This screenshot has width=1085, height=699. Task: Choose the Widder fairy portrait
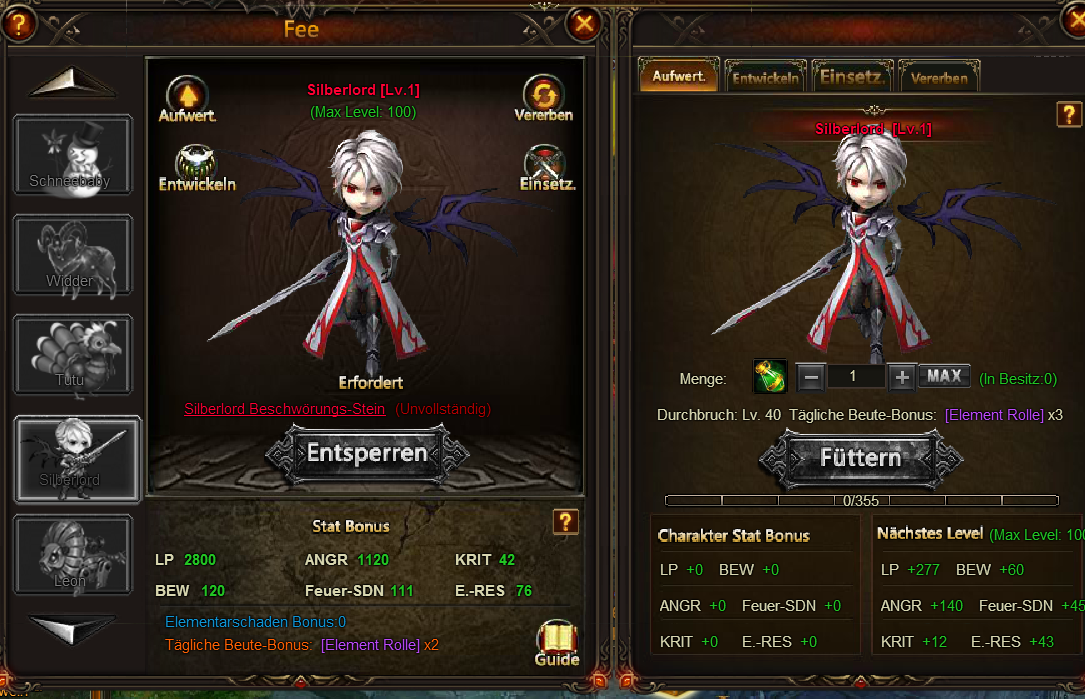[72, 255]
